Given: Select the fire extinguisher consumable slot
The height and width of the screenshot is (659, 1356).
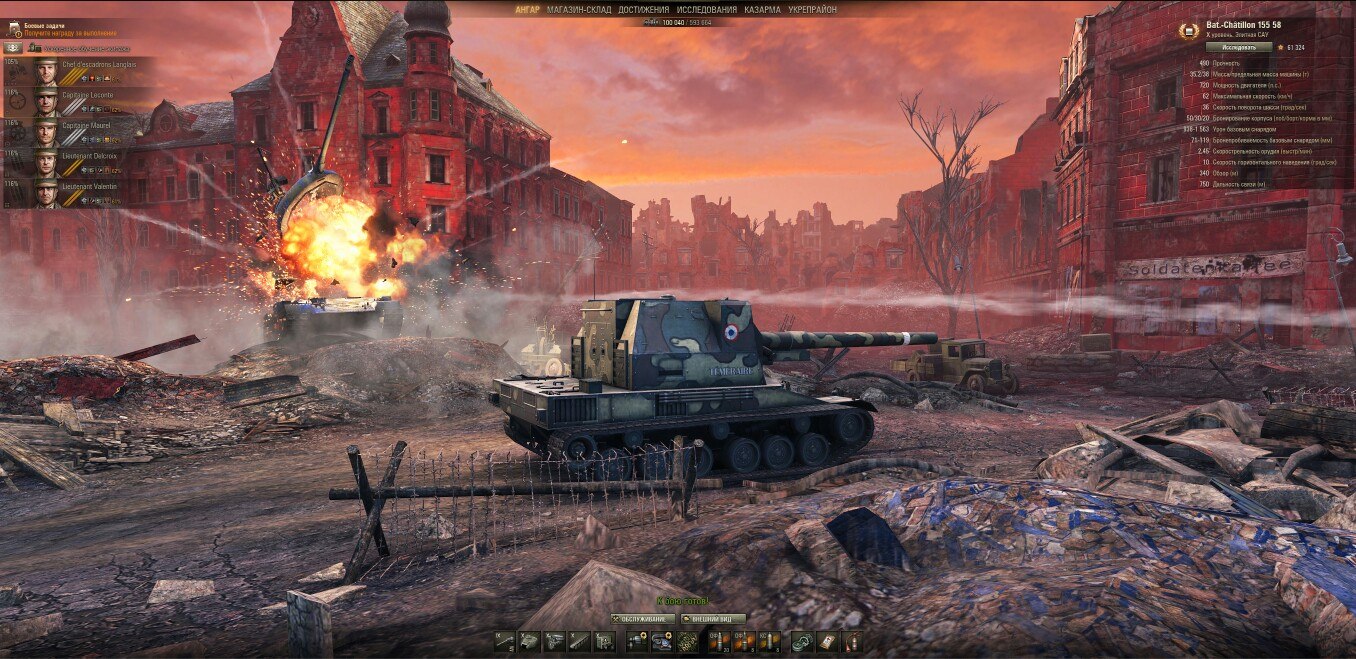Looking at the screenshot, I should pos(851,641).
